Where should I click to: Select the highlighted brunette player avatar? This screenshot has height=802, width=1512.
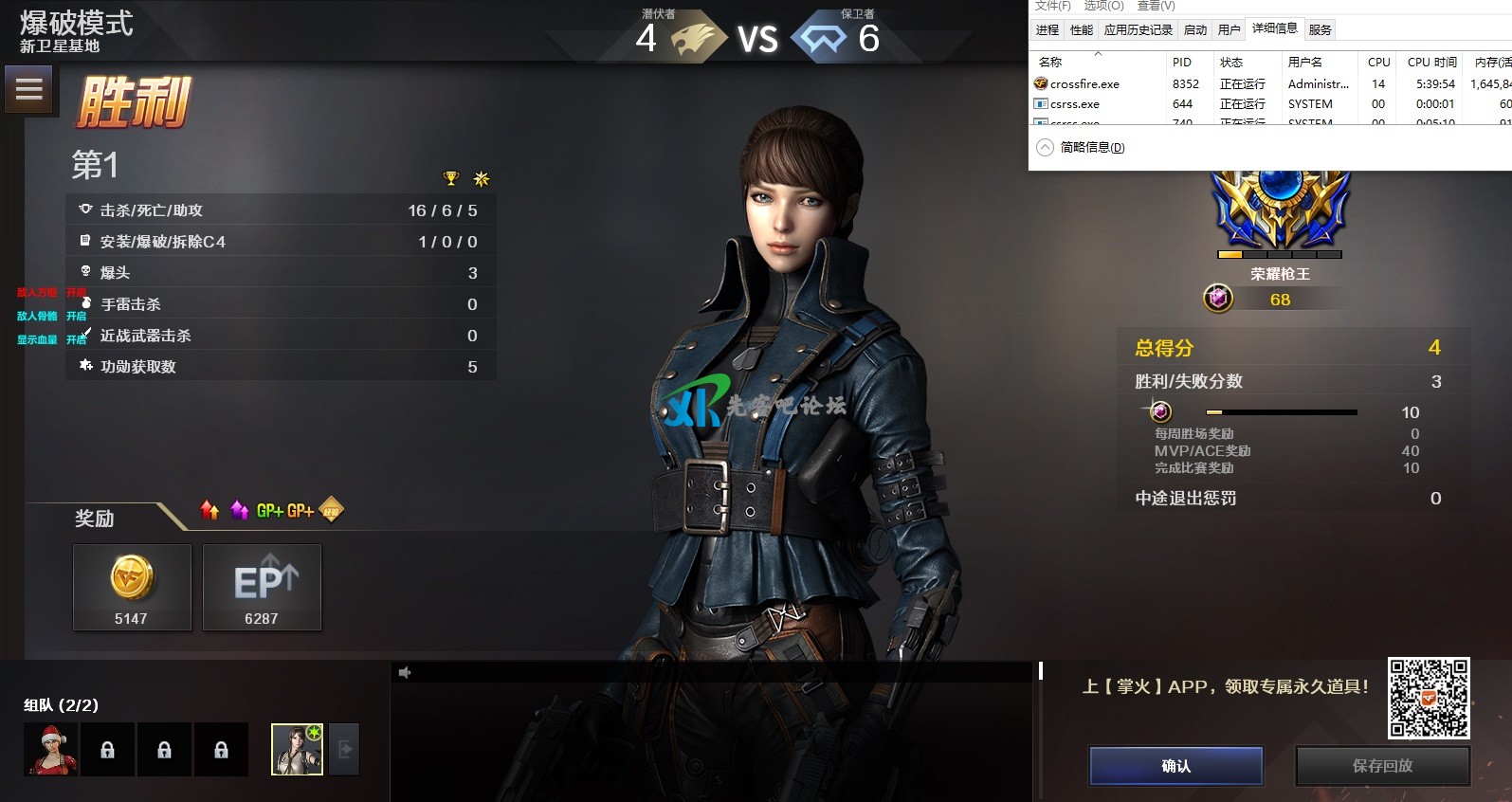(297, 750)
